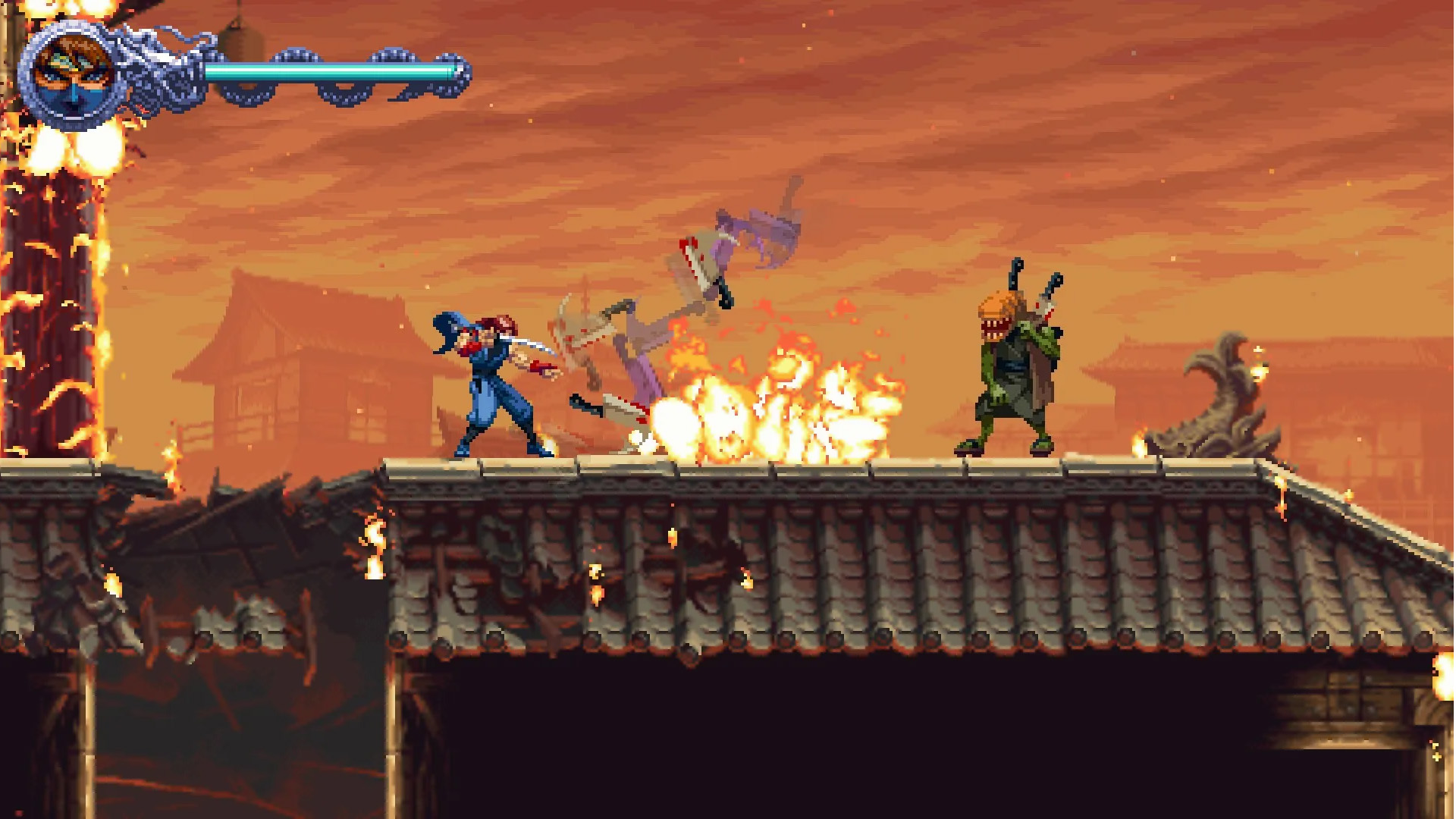Toggle the masked face emblem beside the health bar
Image resolution: width=1456 pixels, height=819 pixels.
(74, 72)
